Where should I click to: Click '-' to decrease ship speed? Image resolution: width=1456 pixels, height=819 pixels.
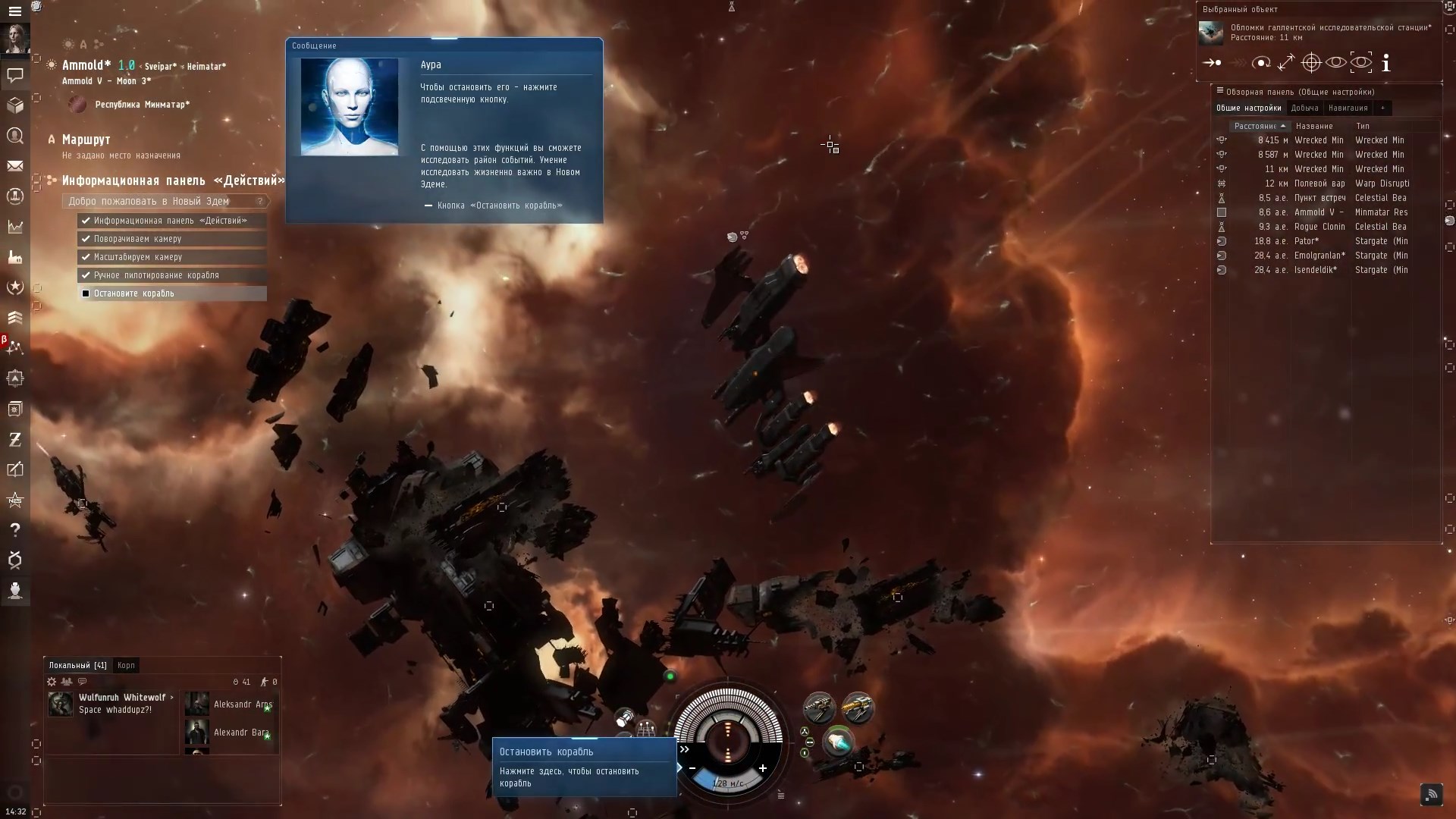(692, 768)
